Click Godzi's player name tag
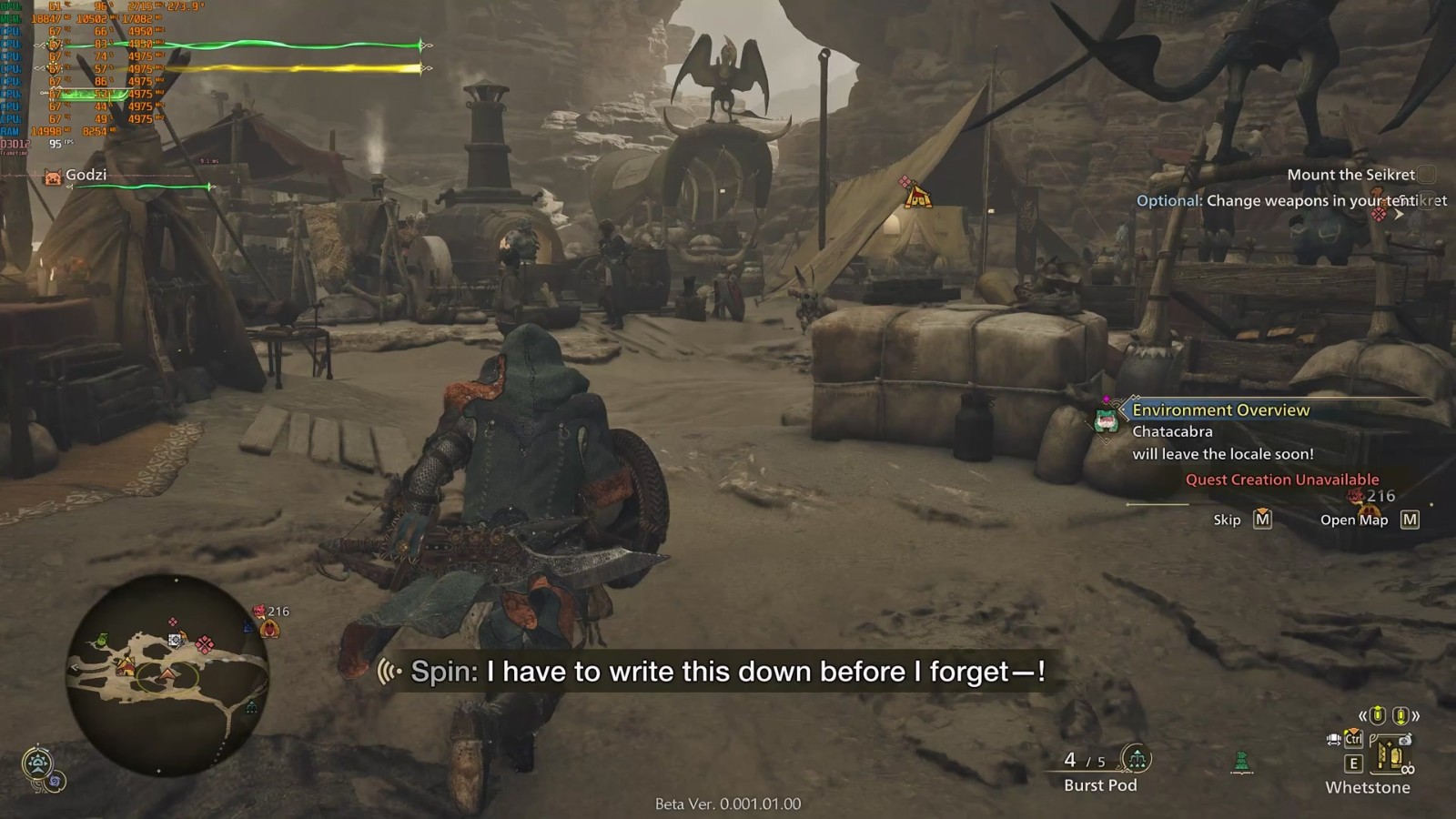1456x819 pixels. tap(86, 175)
